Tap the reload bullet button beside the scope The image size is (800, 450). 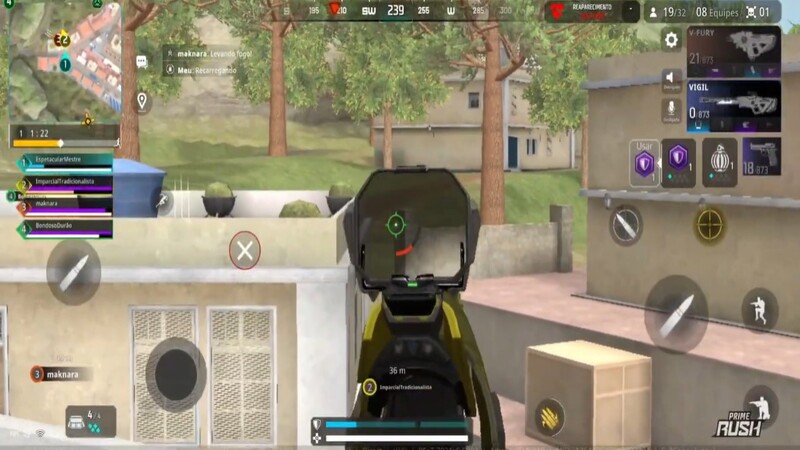point(626,225)
